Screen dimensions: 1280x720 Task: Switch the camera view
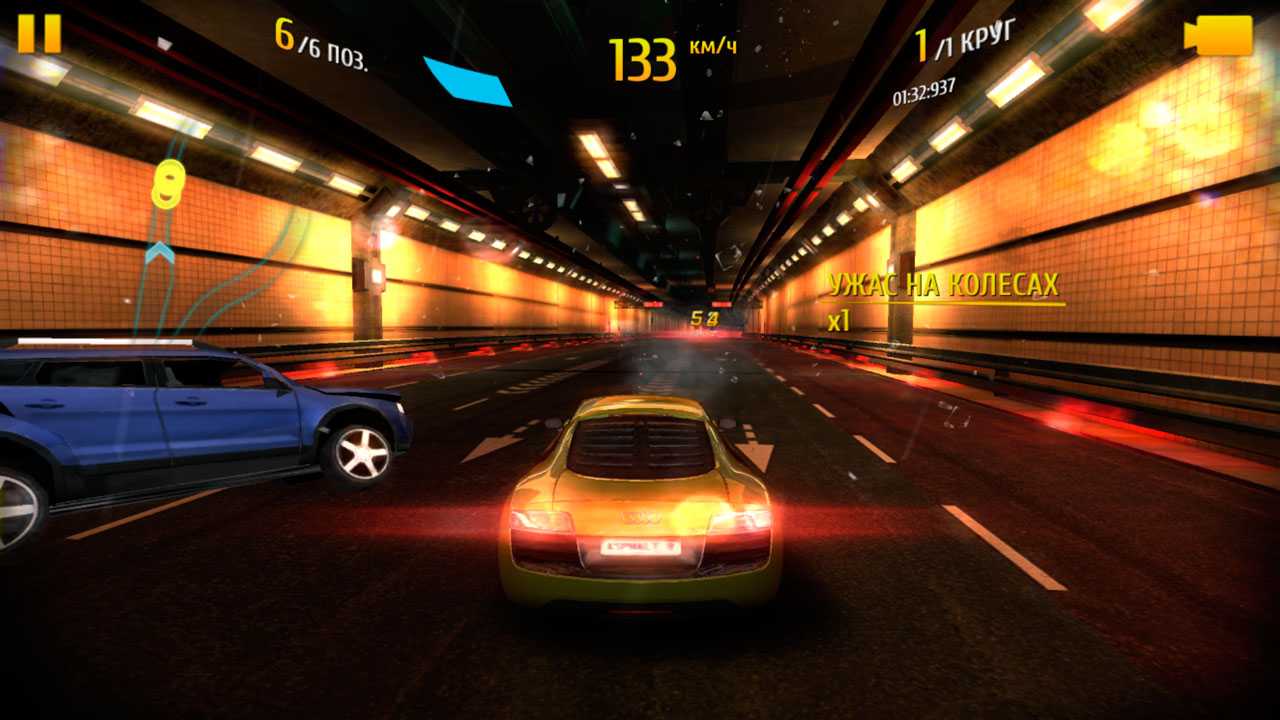(x=1218, y=36)
